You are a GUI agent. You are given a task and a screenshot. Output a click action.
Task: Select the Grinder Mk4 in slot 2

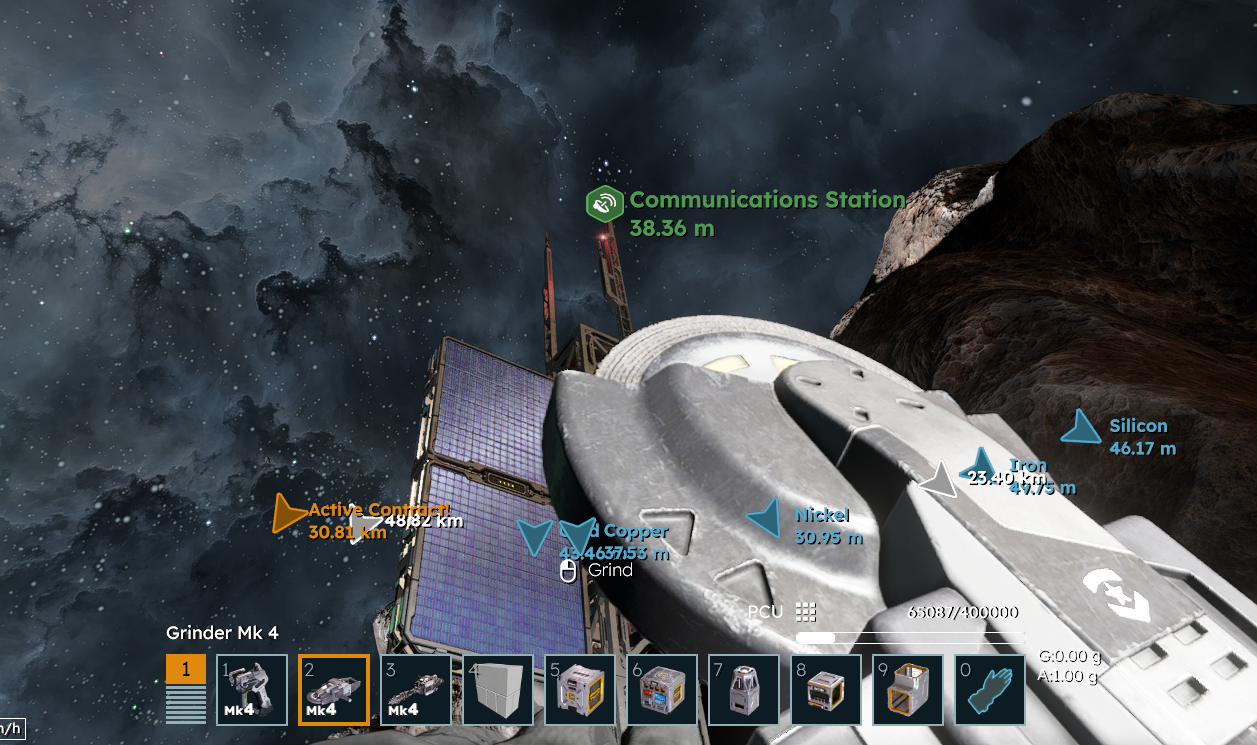[x=334, y=689]
